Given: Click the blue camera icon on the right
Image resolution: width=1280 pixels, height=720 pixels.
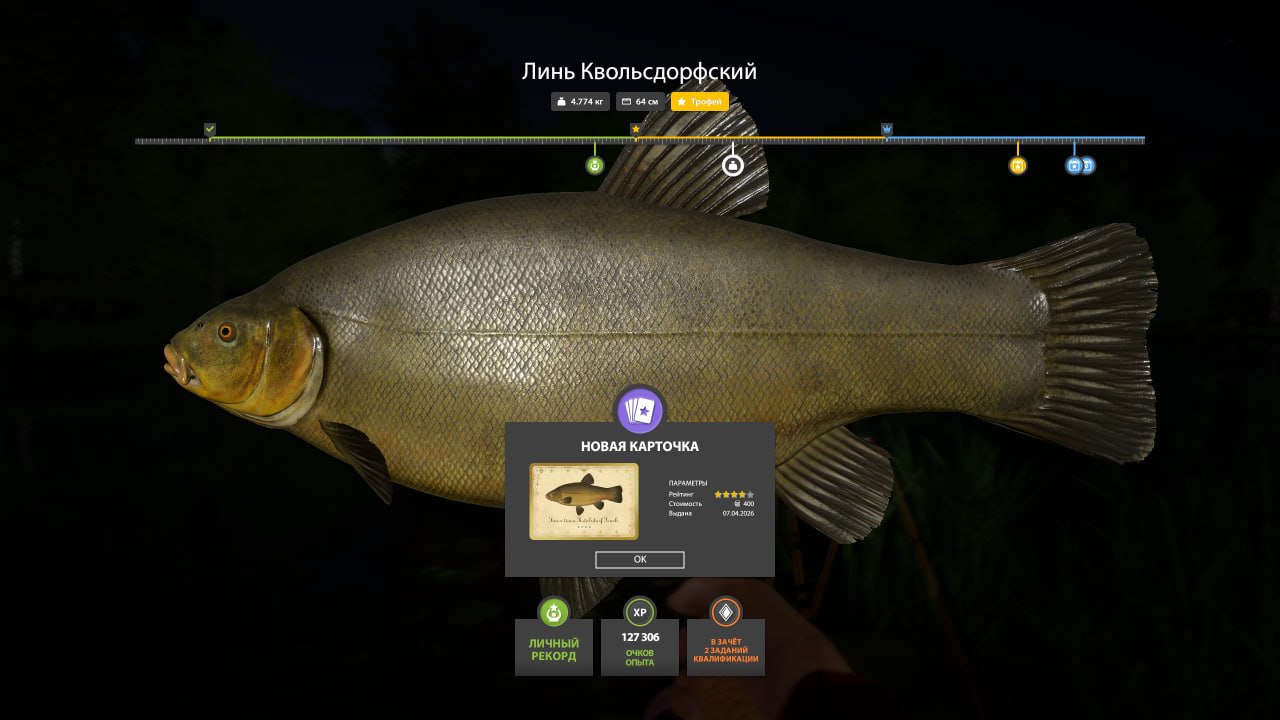Looking at the screenshot, I should pyautogui.click(x=1076, y=164).
